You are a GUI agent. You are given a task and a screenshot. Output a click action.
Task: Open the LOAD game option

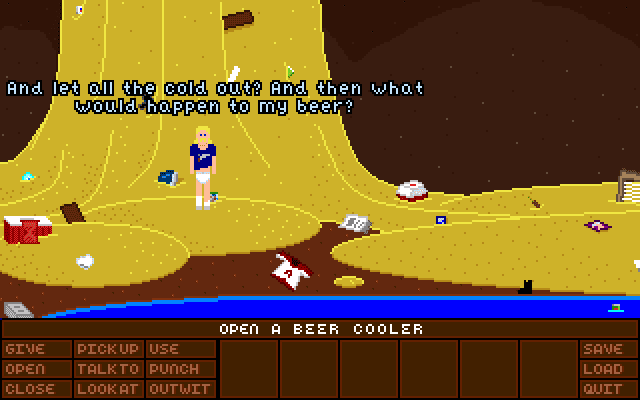click(602, 369)
